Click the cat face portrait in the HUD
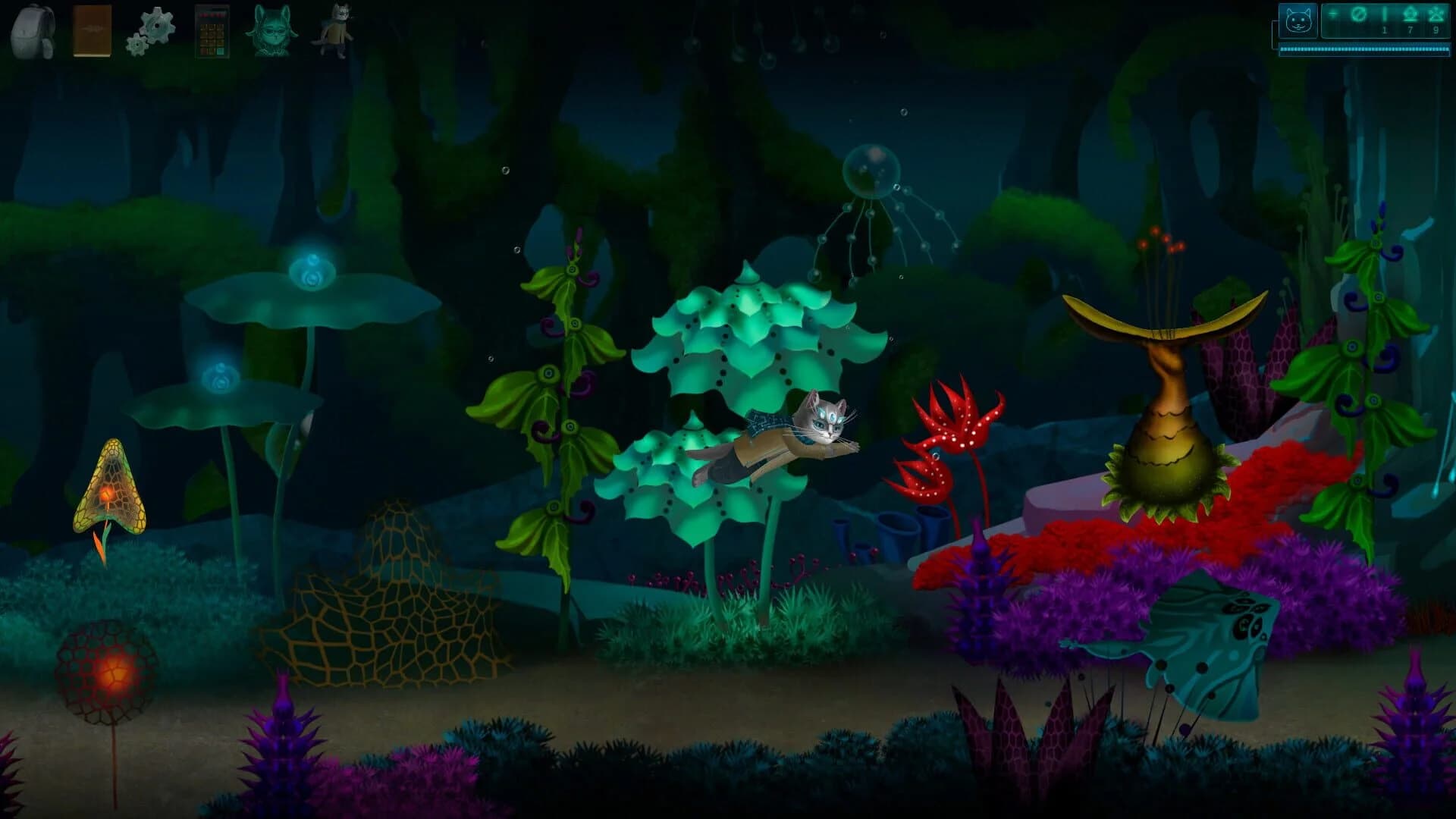Image resolution: width=1456 pixels, height=819 pixels. point(1300,20)
